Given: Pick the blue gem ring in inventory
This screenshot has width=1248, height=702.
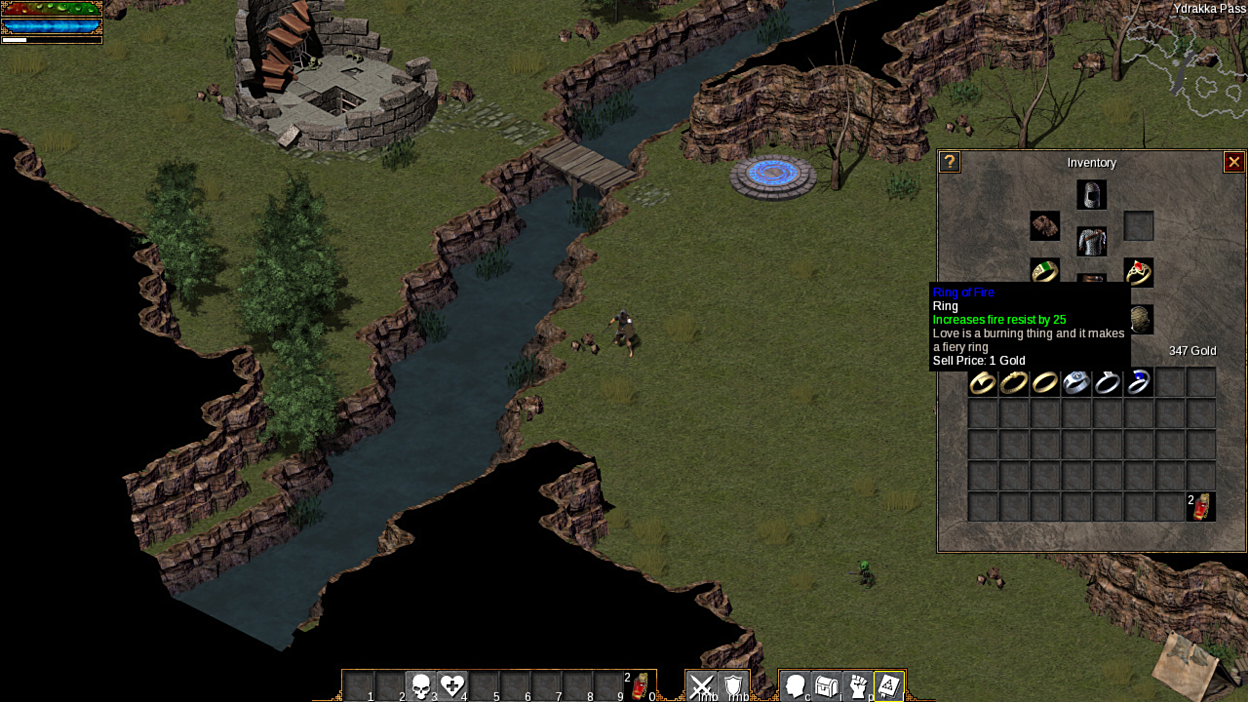Looking at the screenshot, I should click(1138, 382).
